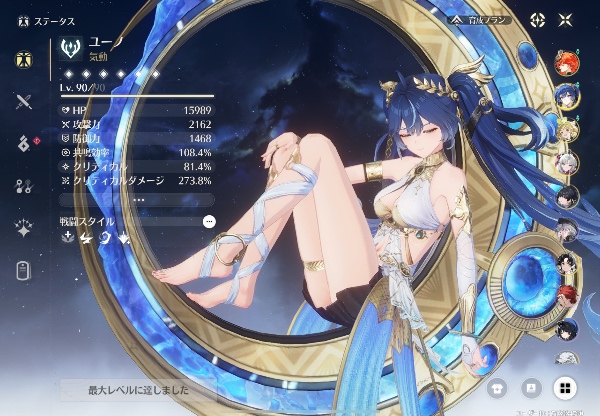600x416 pixels.
Task: Choose the dark-blue-haired character portrait
Action: coord(567,96)
